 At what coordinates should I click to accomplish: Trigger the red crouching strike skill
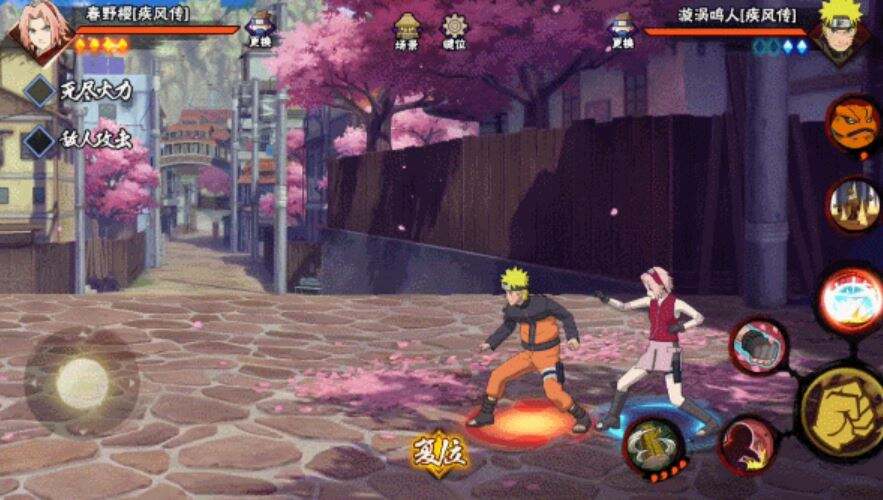pos(746,443)
